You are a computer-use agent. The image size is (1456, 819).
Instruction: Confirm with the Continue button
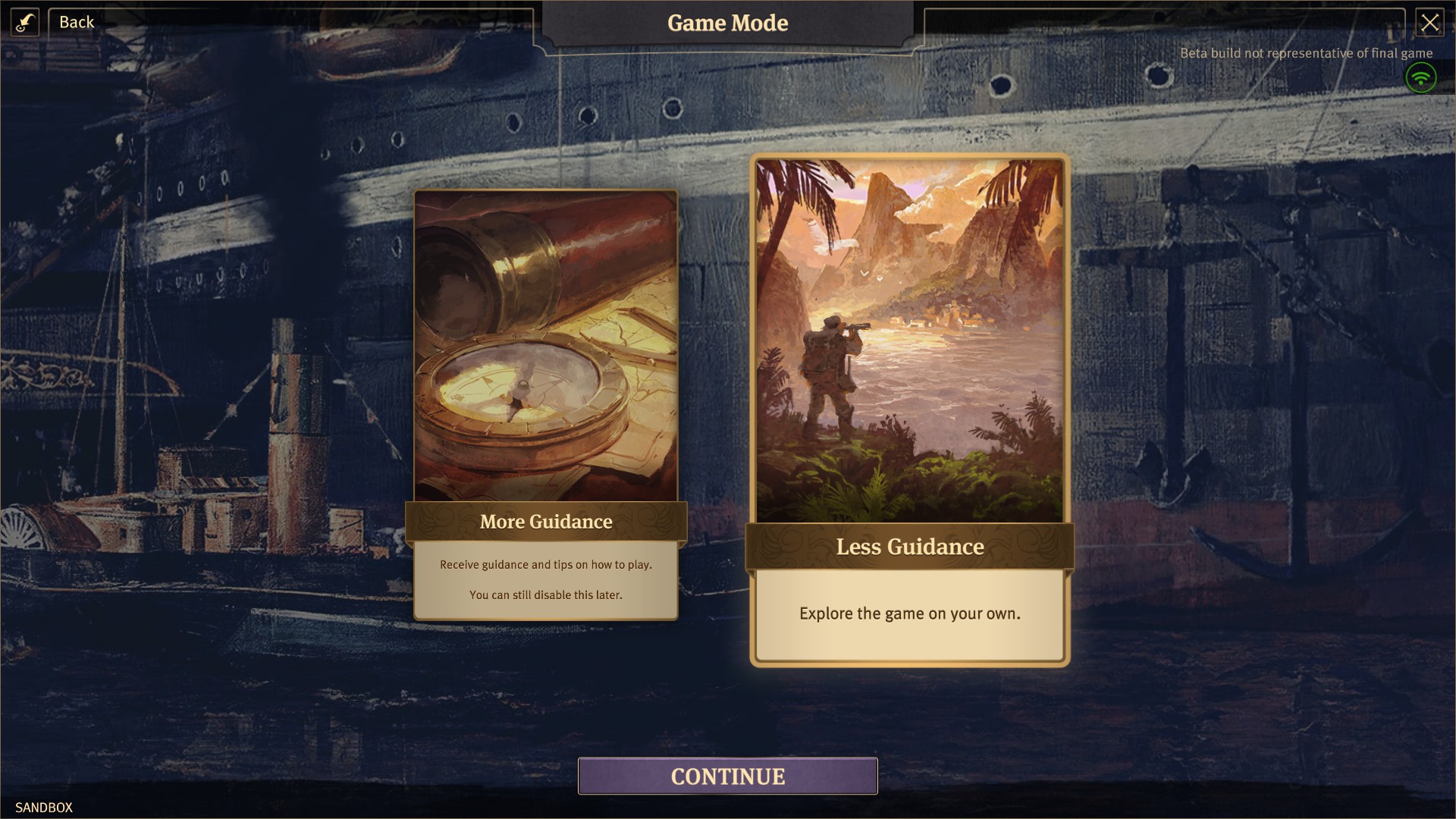pyautogui.click(x=727, y=776)
